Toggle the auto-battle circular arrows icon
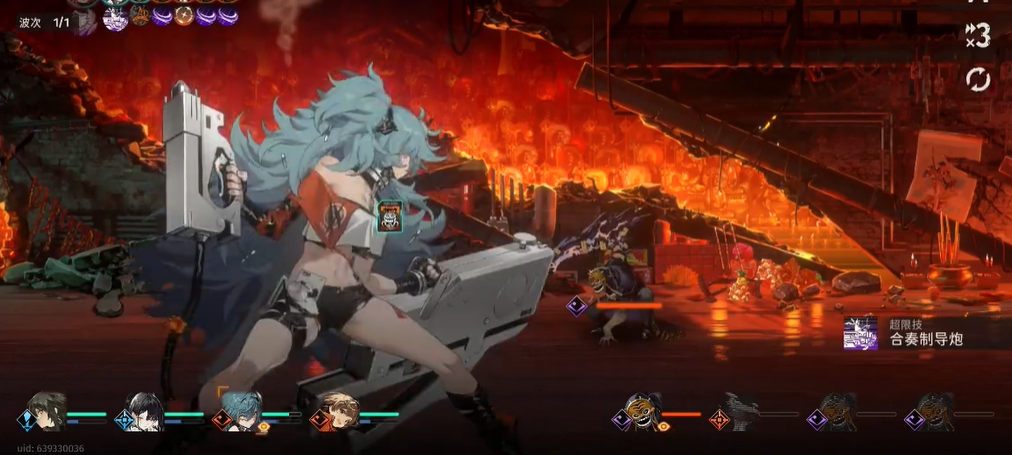1012x455 pixels. click(977, 79)
